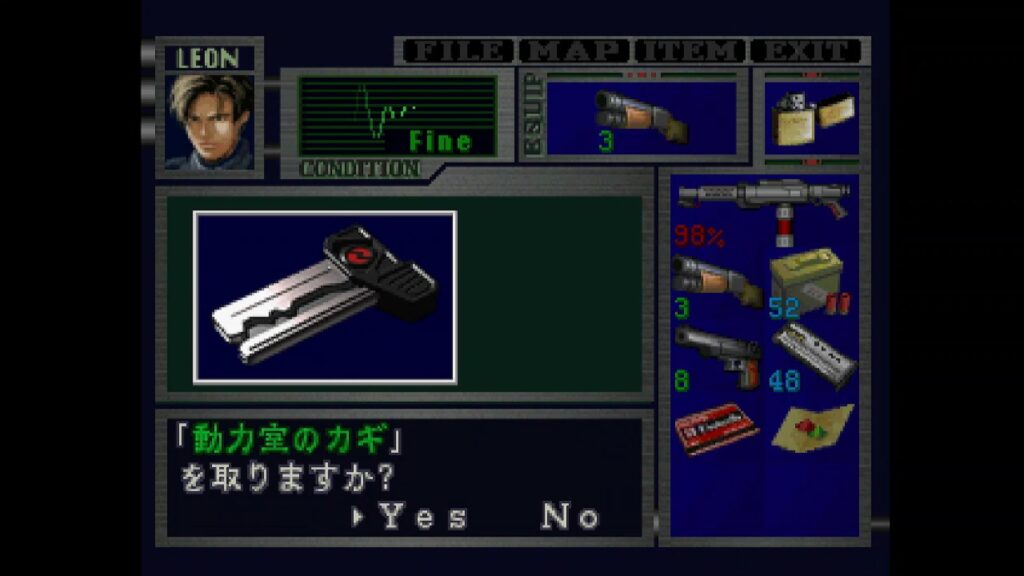This screenshot has height=576, width=1024.
Task: Select the lighter special item slot
Action: coord(811,118)
